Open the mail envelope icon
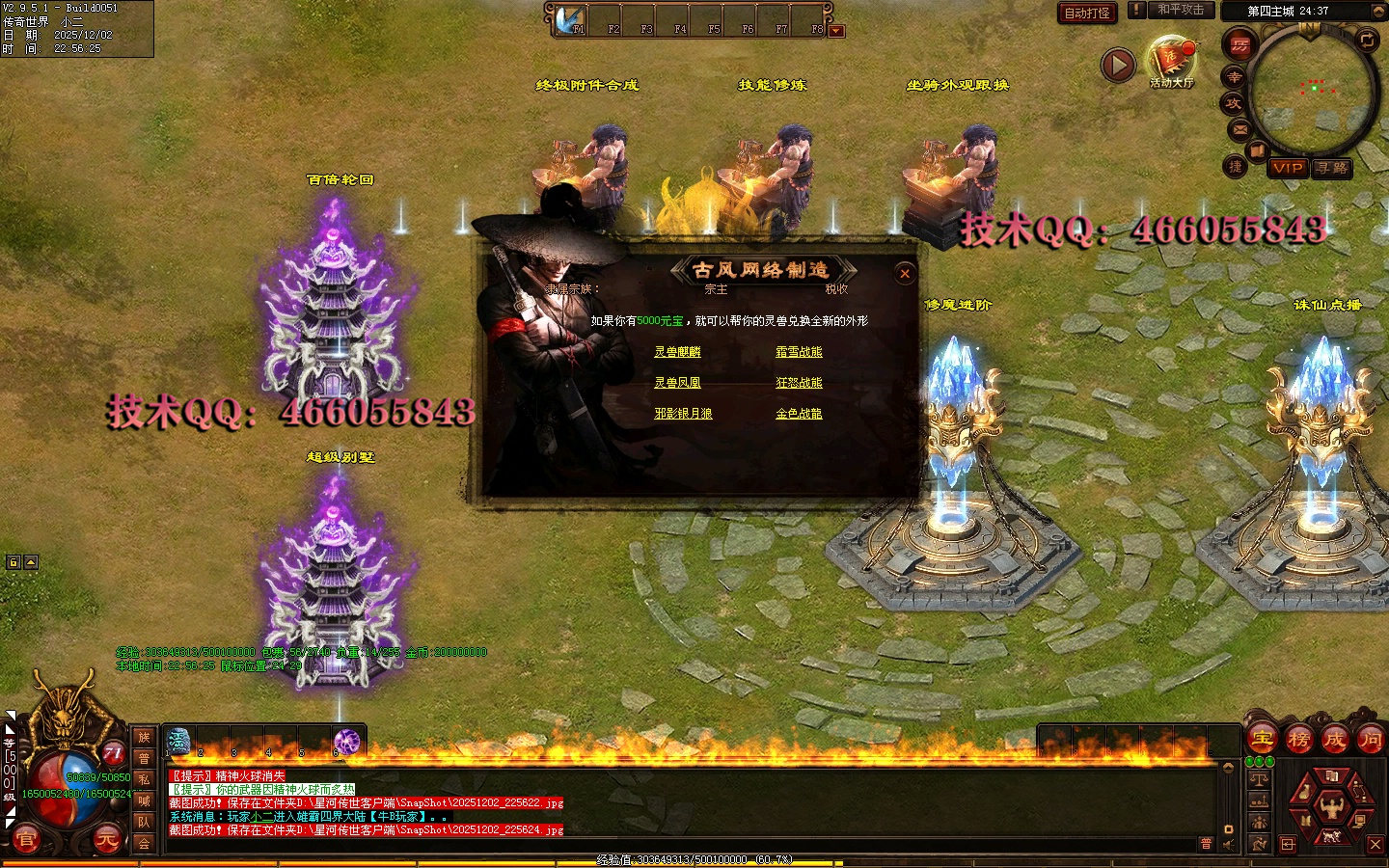Screen dimensions: 1389x868 click(1240, 129)
